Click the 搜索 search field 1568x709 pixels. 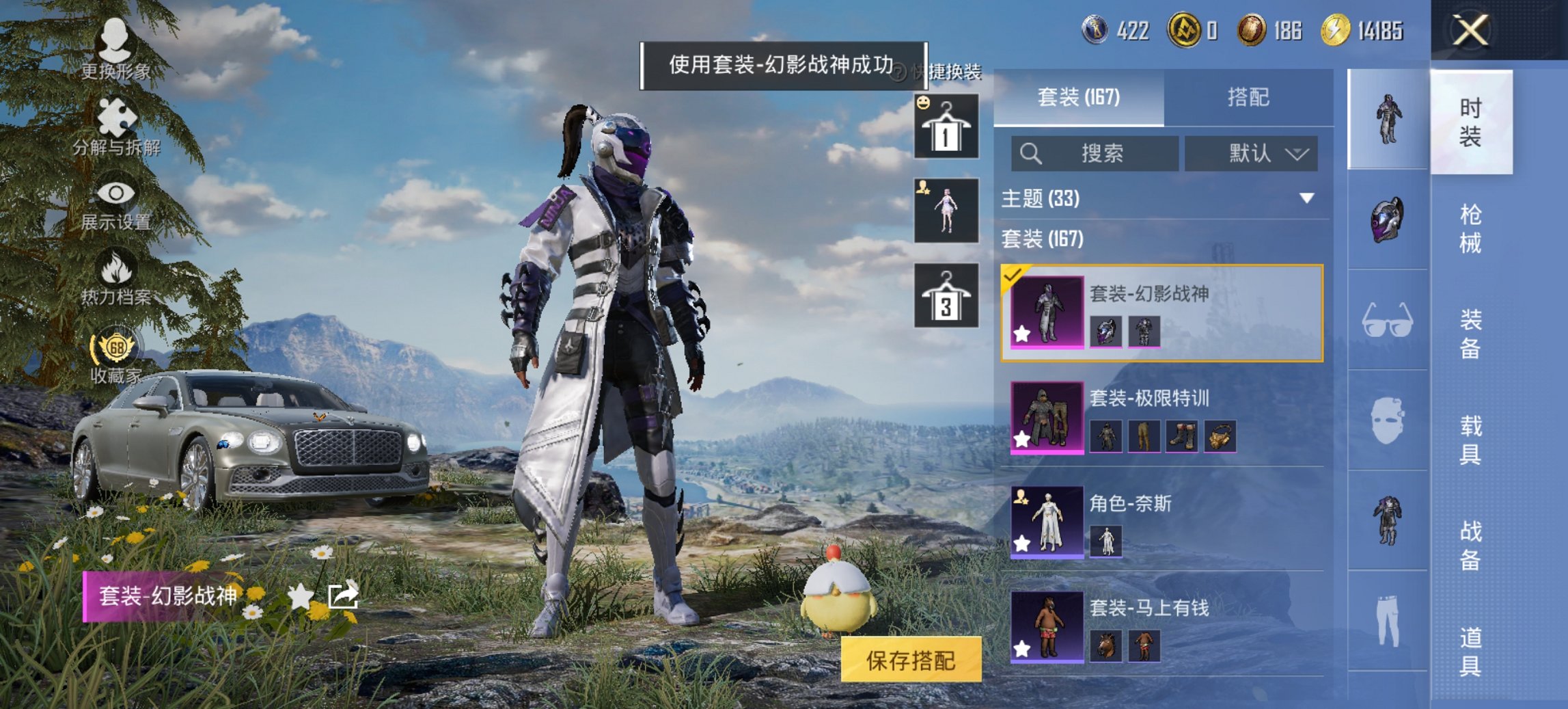tap(1093, 153)
